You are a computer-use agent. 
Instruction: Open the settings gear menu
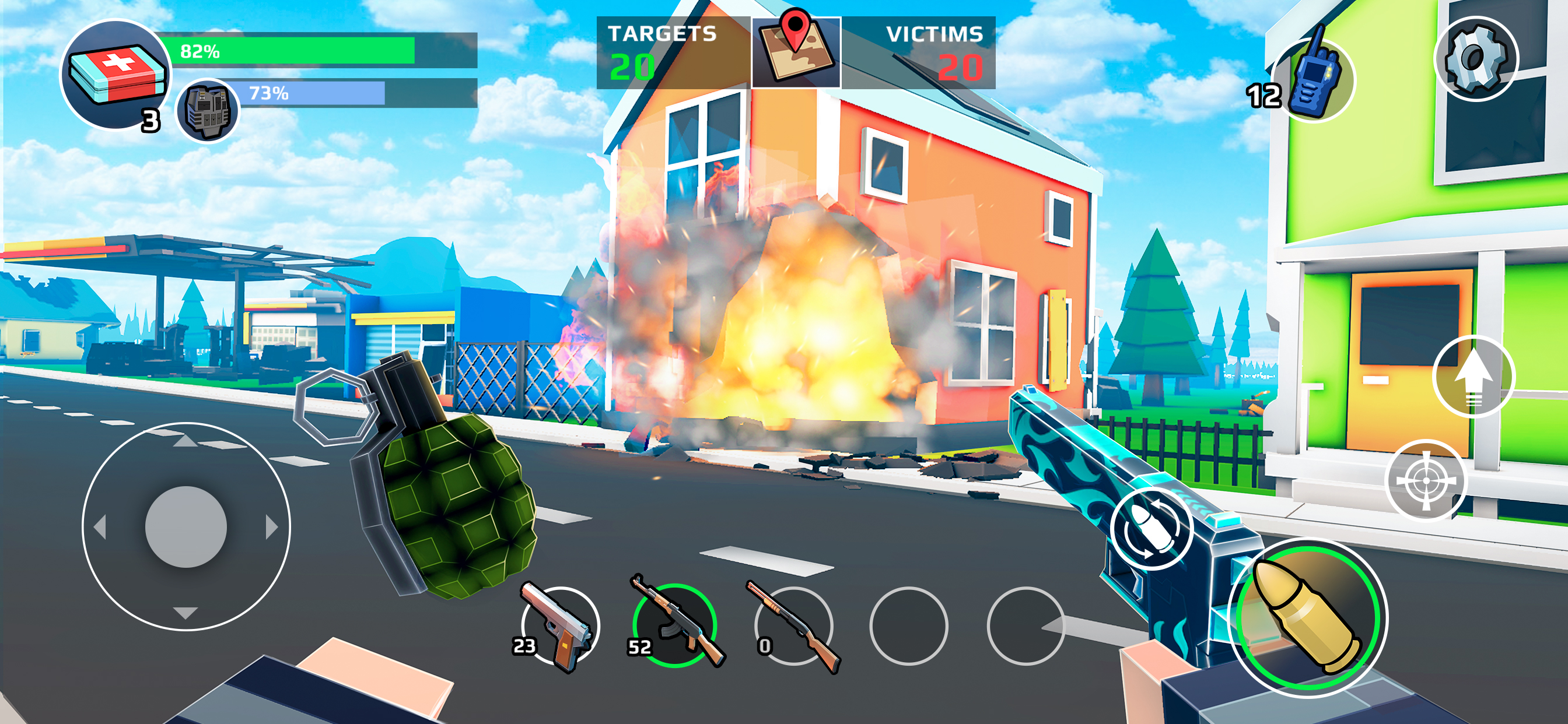1476,59
